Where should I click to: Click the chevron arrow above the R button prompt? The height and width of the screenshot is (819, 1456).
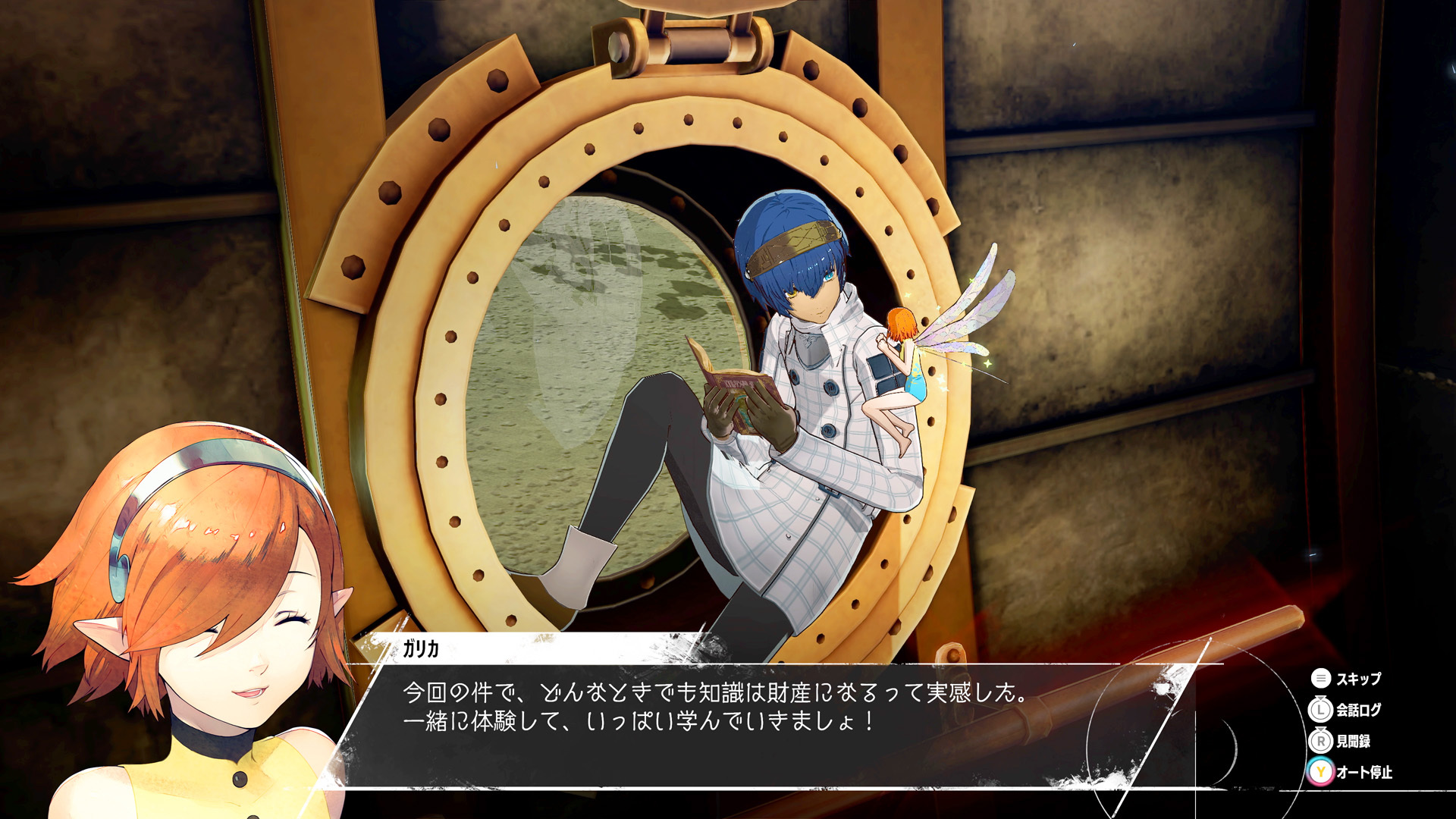tap(1321, 730)
